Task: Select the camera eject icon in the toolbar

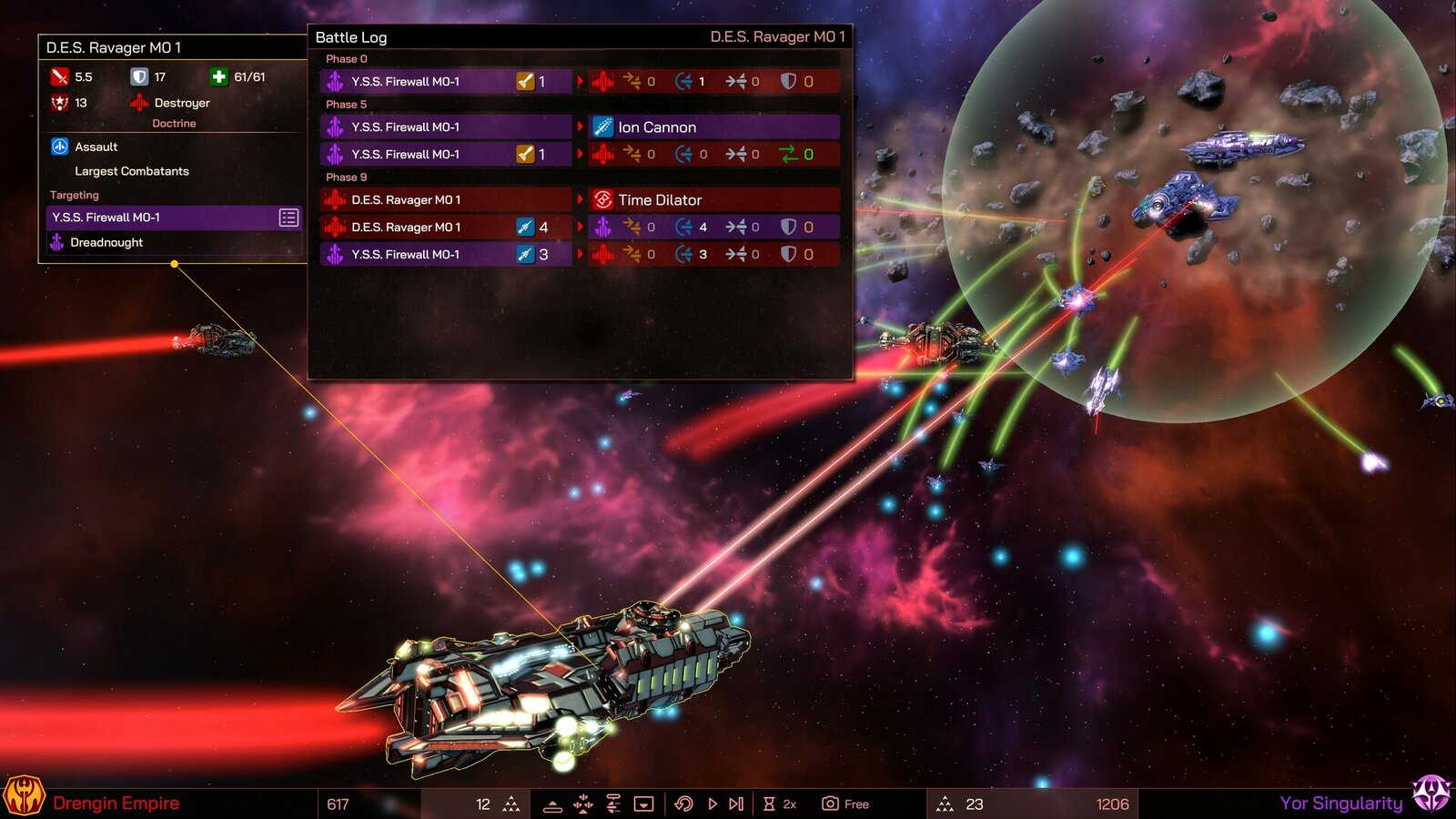Action: (828, 804)
